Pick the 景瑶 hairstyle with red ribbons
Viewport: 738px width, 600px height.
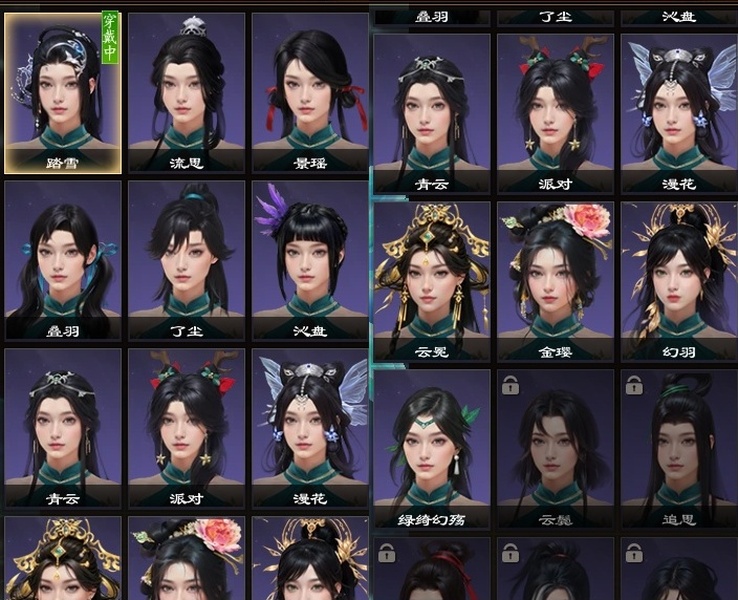click(x=309, y=90)
